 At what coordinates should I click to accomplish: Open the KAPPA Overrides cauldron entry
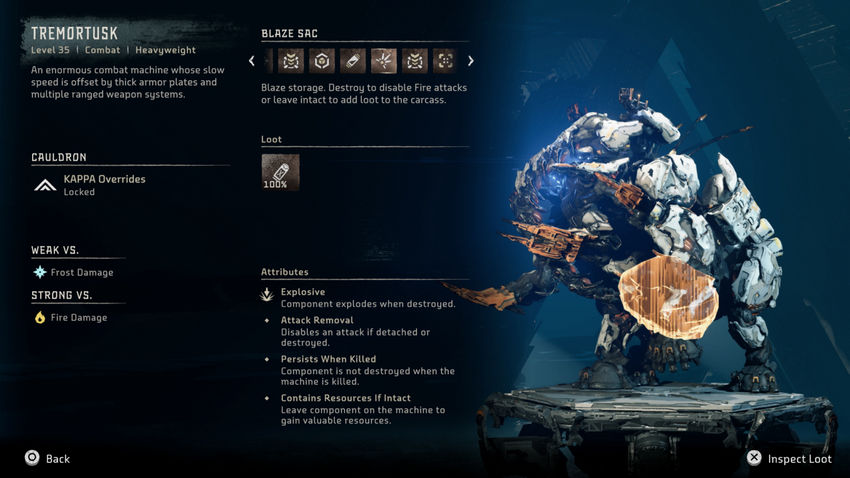pyautogui.click(x=104, y=185)
